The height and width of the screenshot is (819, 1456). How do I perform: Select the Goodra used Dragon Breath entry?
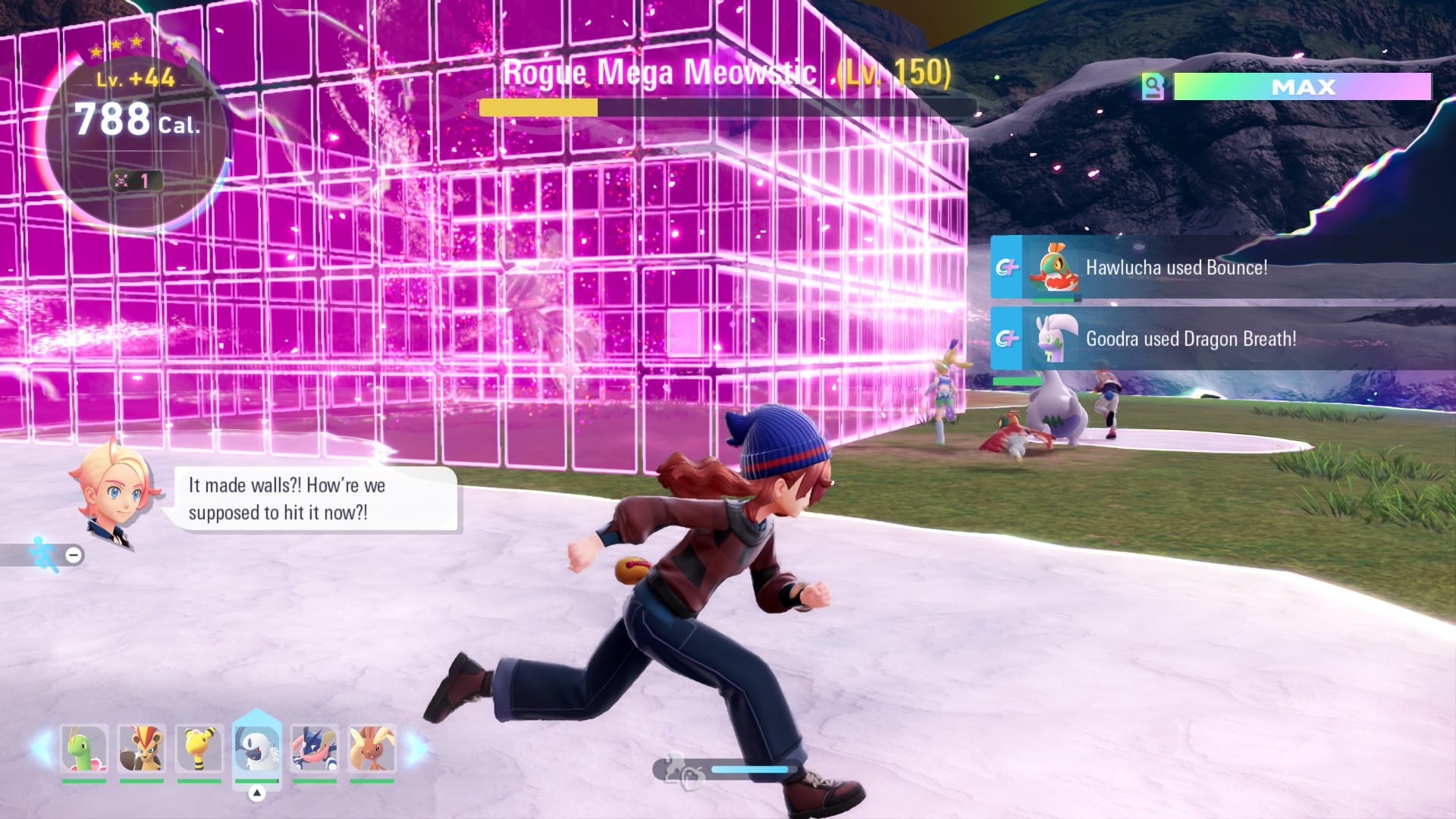pyautogui.click(x=1191, y=339)
